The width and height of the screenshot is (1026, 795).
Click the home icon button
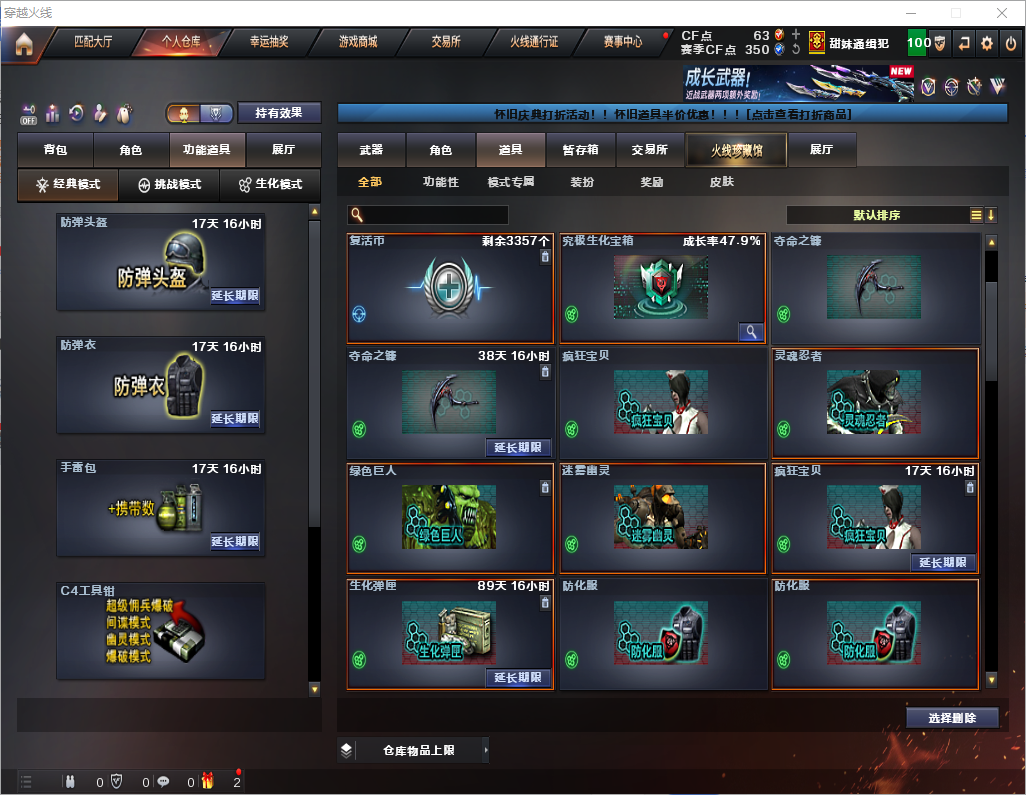click(x=24, y=43)
